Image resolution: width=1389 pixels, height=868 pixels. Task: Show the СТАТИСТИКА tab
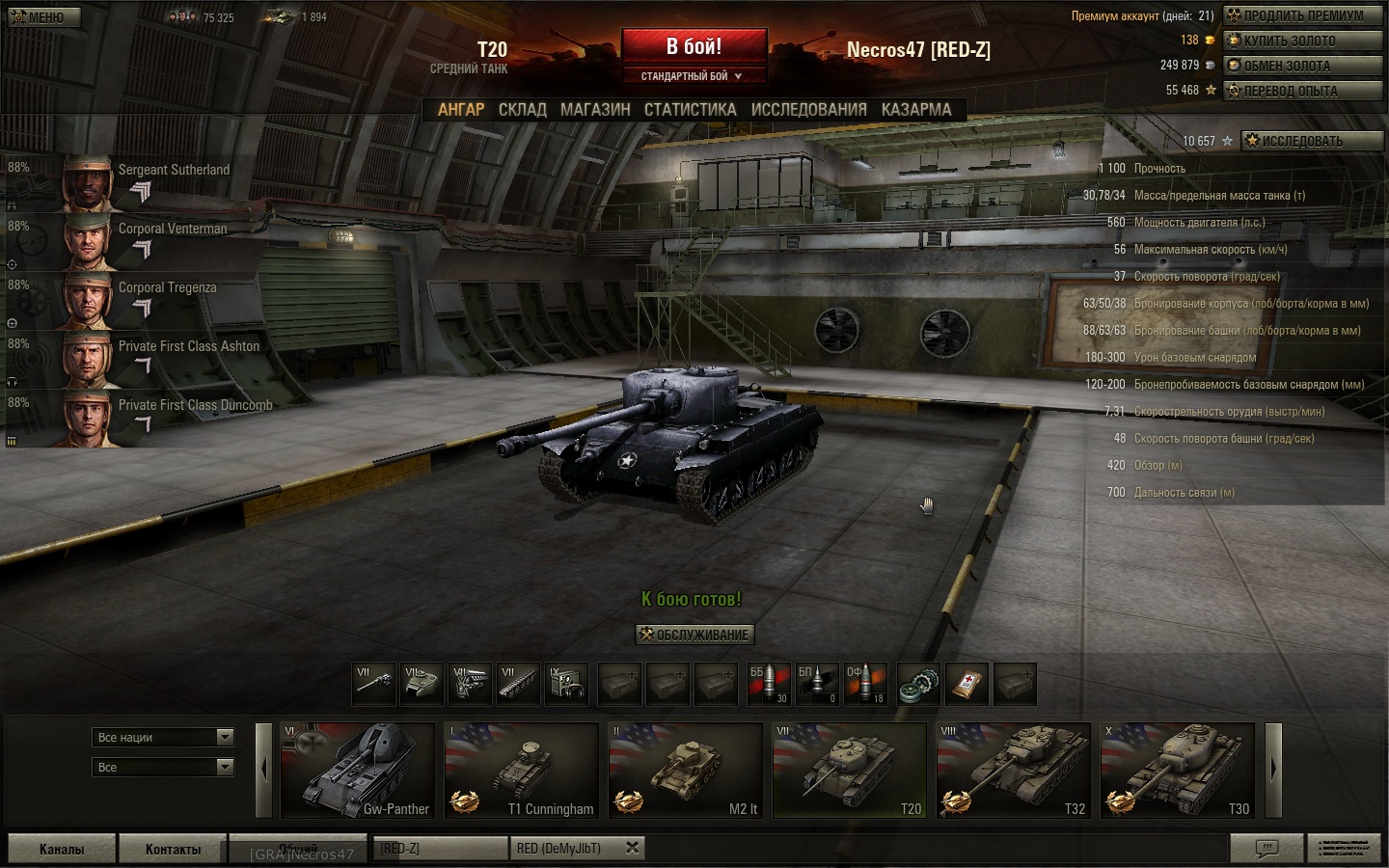click(690, 110)
